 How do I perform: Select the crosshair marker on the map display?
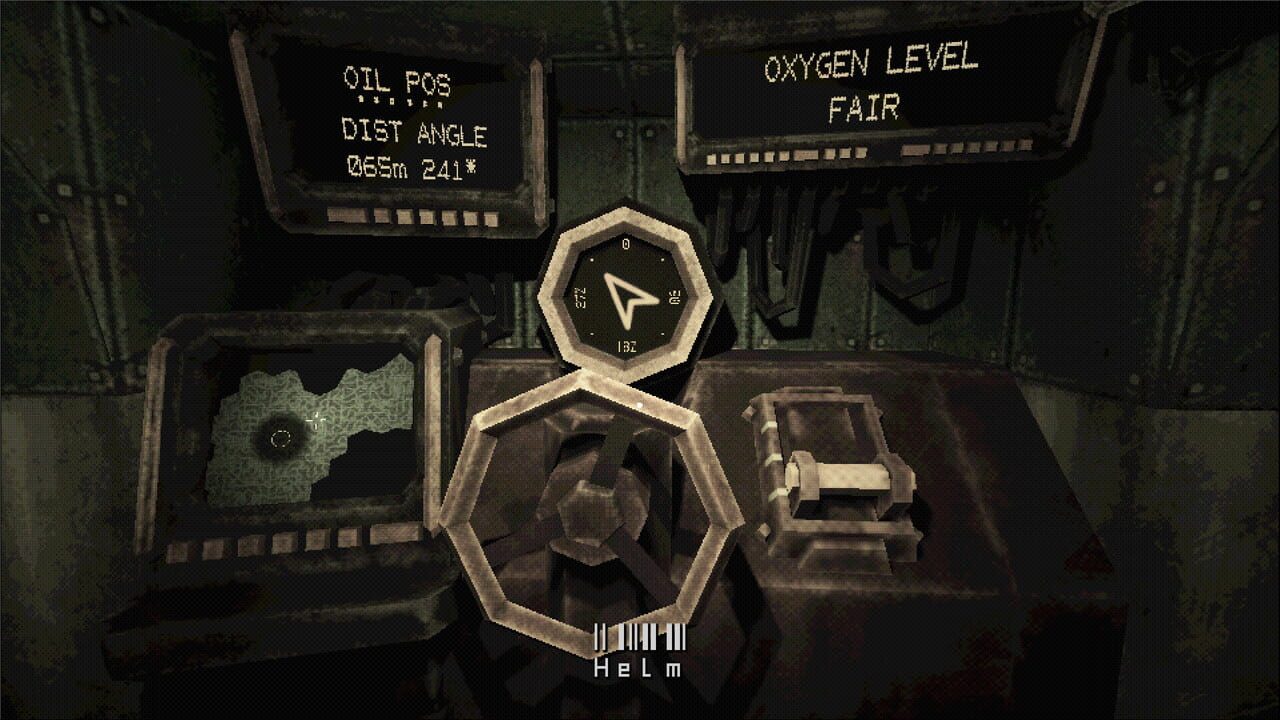point(315,421)
